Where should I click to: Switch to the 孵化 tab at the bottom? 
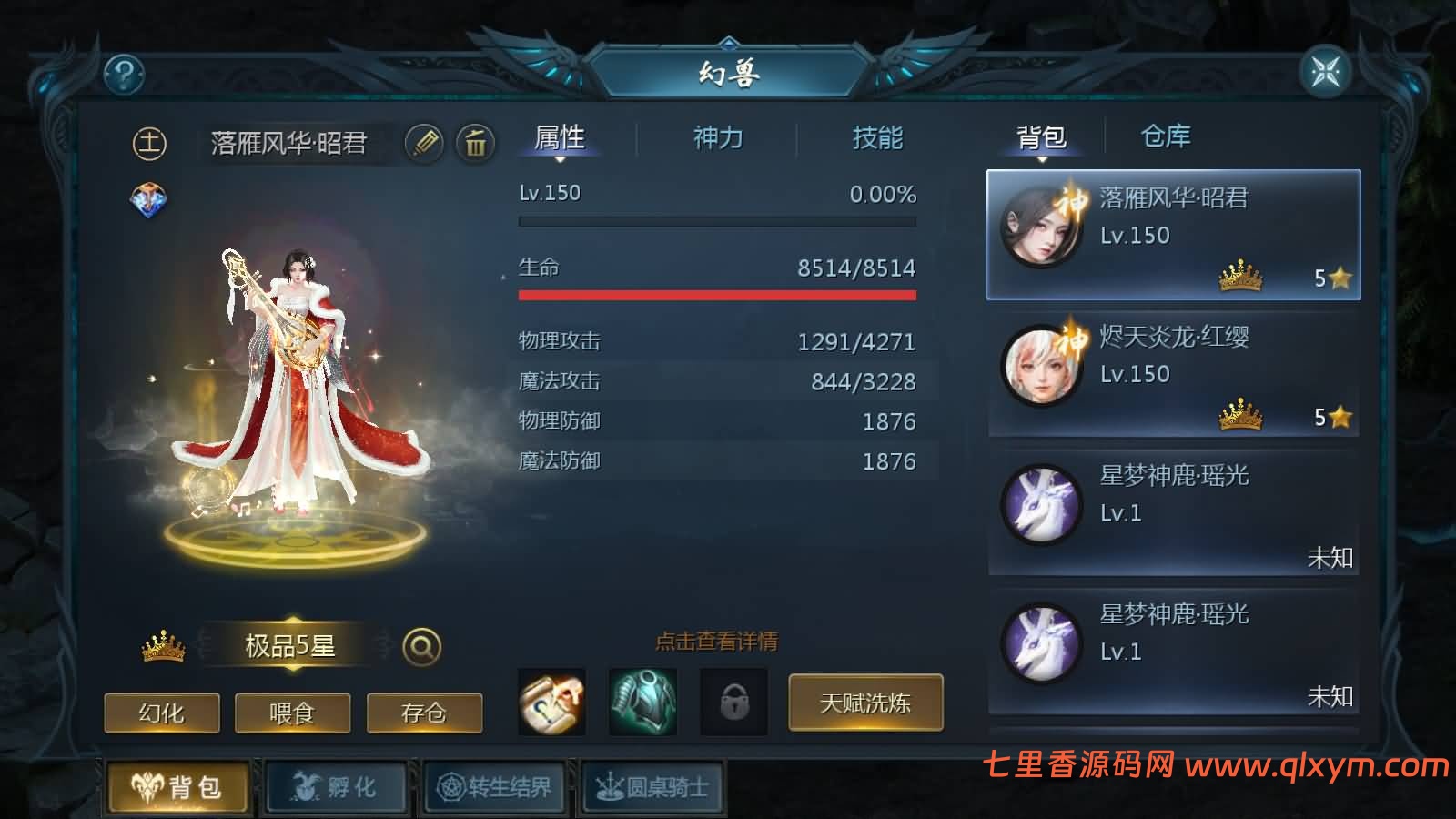click(x=336, y=788)
